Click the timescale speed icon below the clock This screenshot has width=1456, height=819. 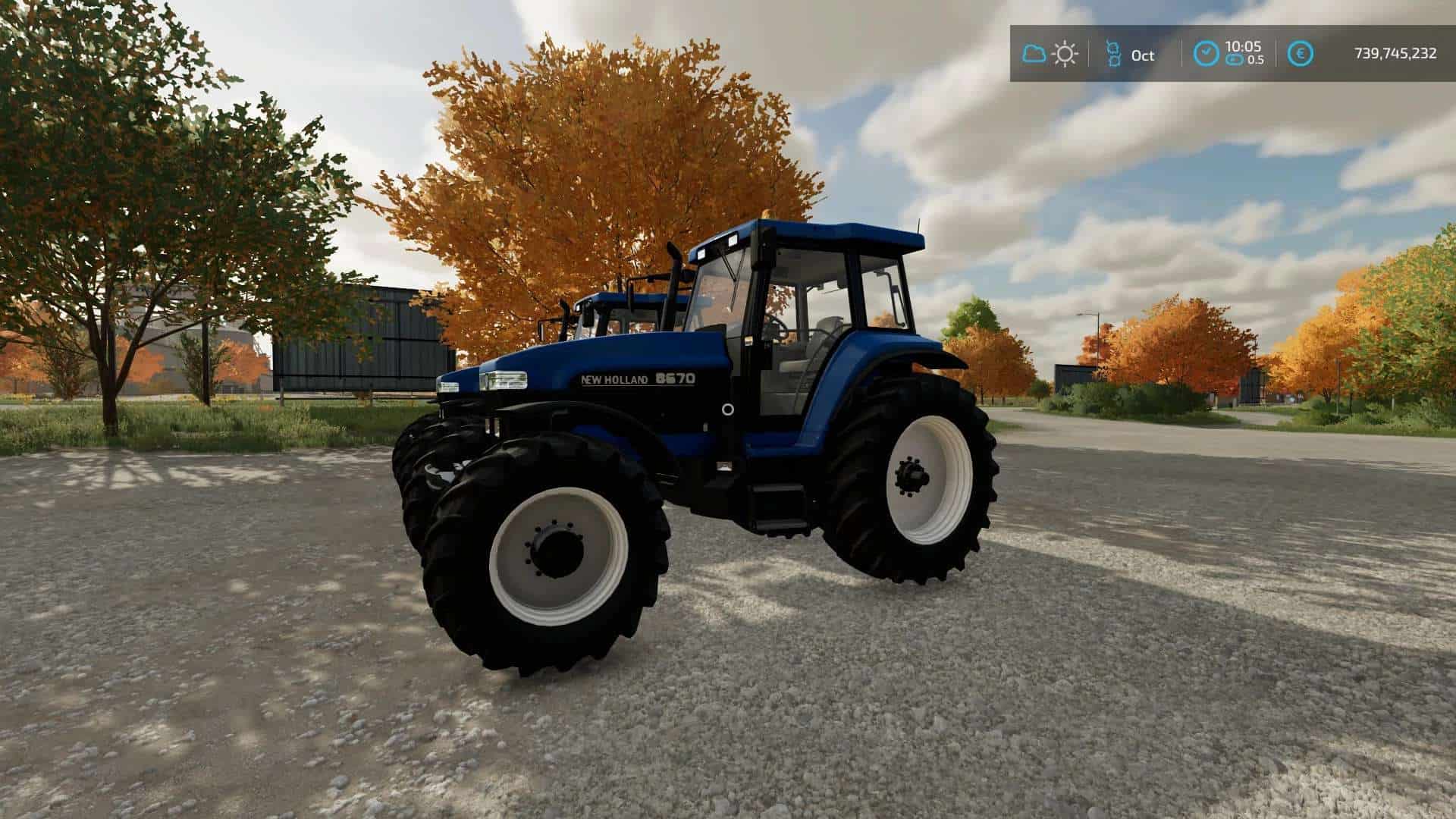[1236, 59]
